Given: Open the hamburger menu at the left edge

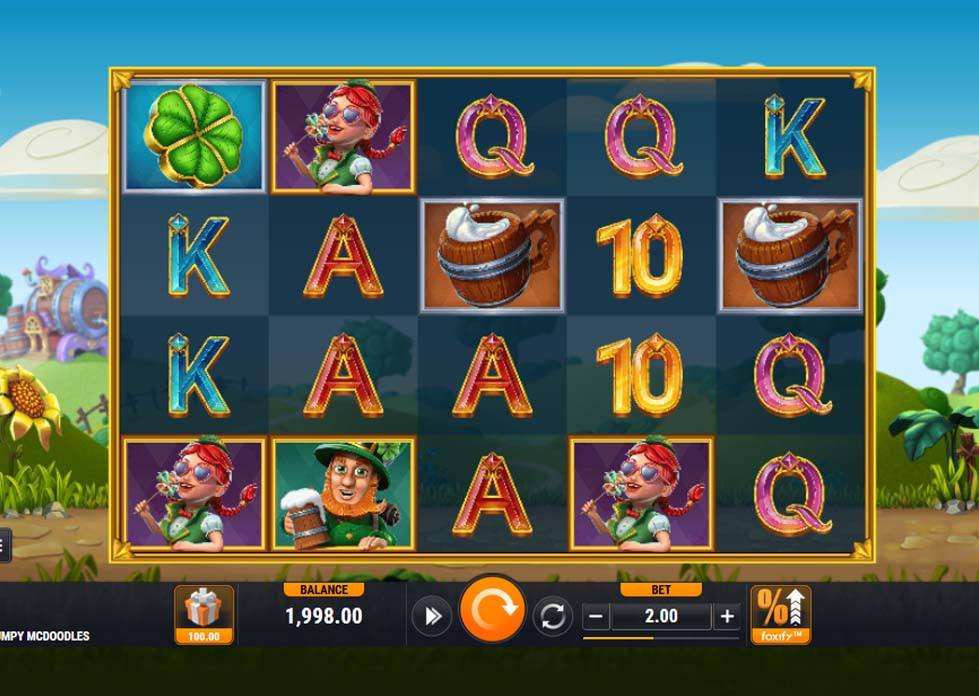Looking at the screenshot, I should 4,545.
